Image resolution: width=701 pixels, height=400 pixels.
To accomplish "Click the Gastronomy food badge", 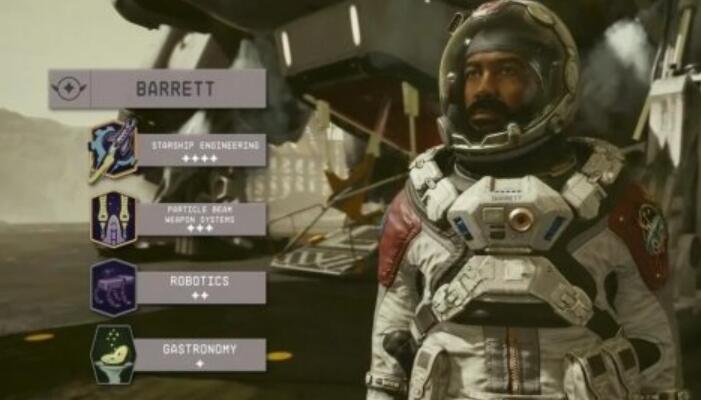I will tap(113, 354).
